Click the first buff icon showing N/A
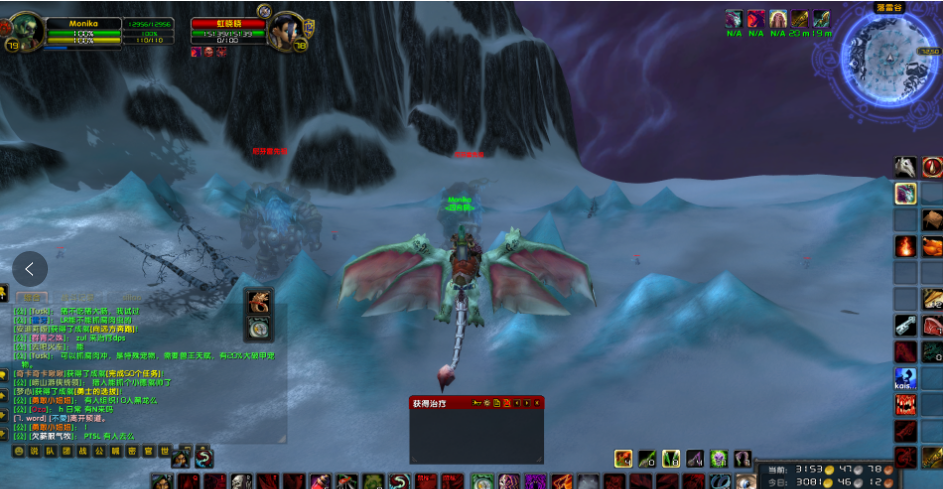The image size is (943, 489). 734,19
